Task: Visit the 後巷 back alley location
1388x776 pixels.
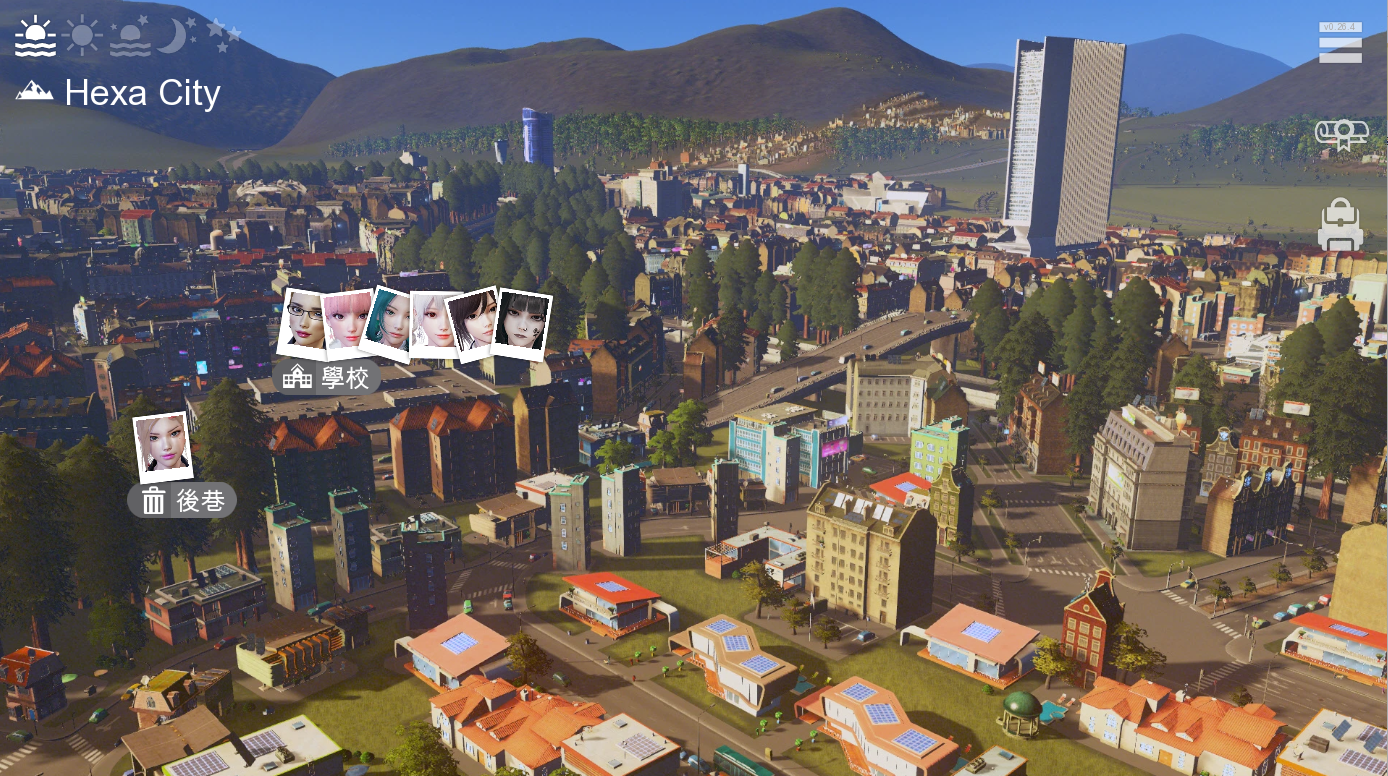Action: (182, 501)
